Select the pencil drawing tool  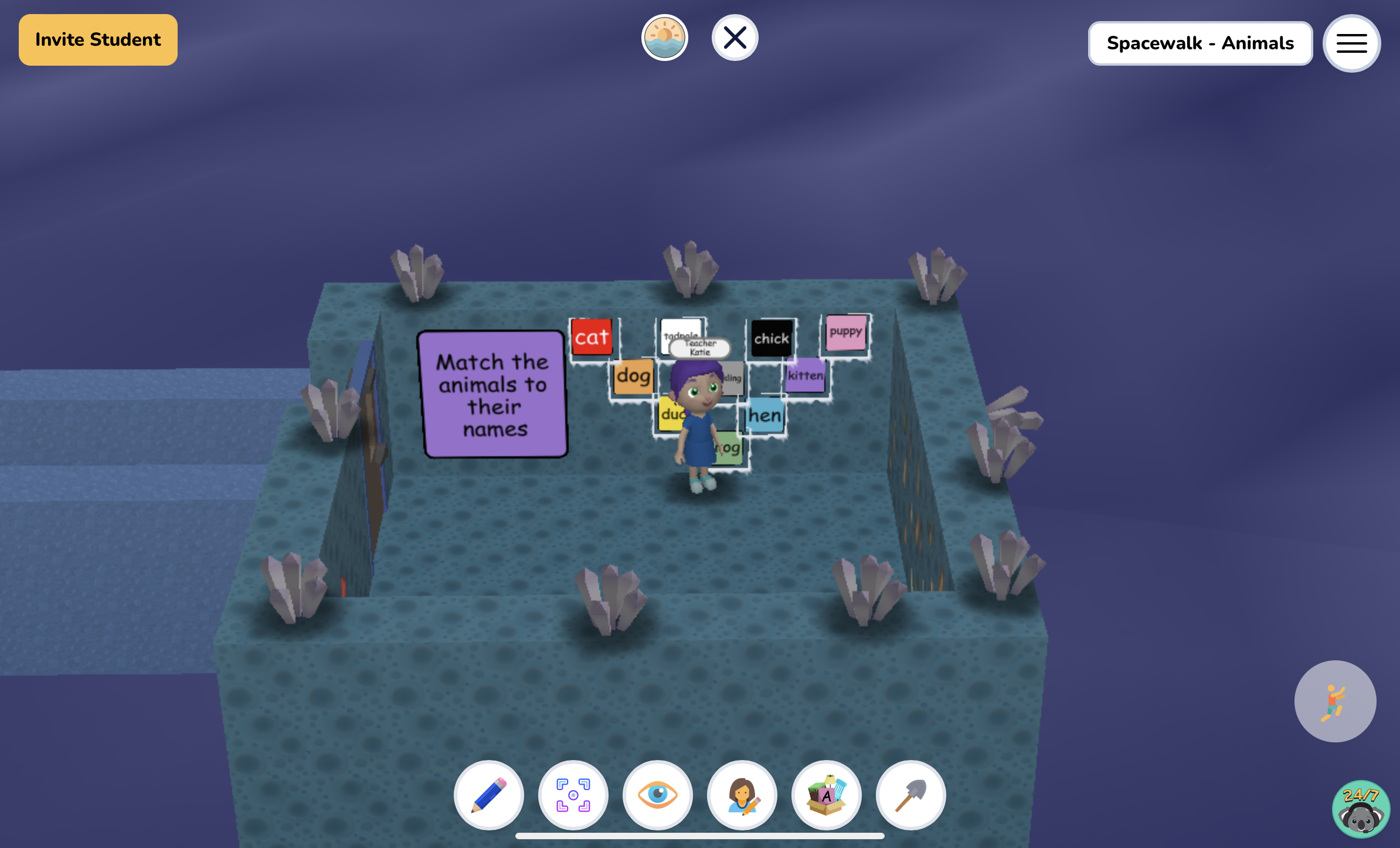coord(489,795)
